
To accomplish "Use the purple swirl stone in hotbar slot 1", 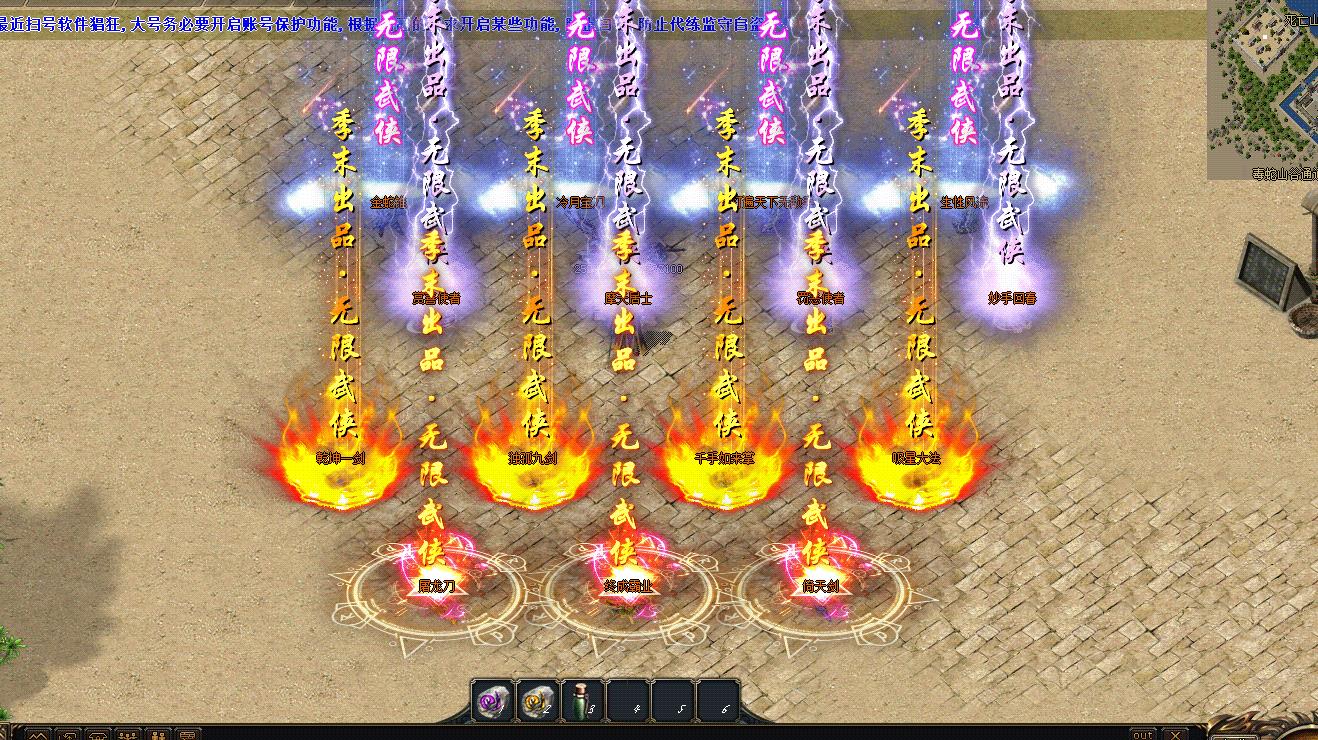I will pos(493,701).
